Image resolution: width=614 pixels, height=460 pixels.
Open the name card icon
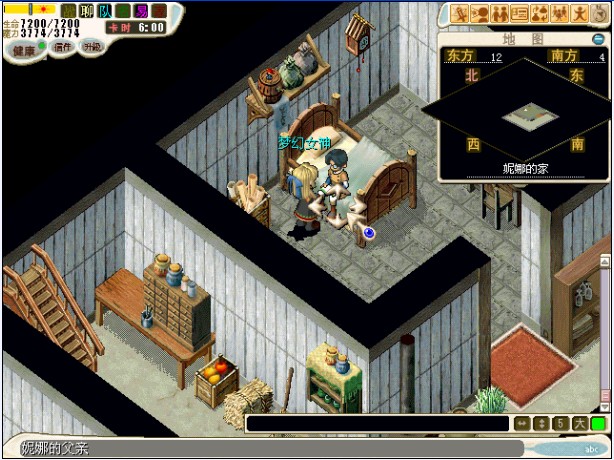(x=520, y=13)
